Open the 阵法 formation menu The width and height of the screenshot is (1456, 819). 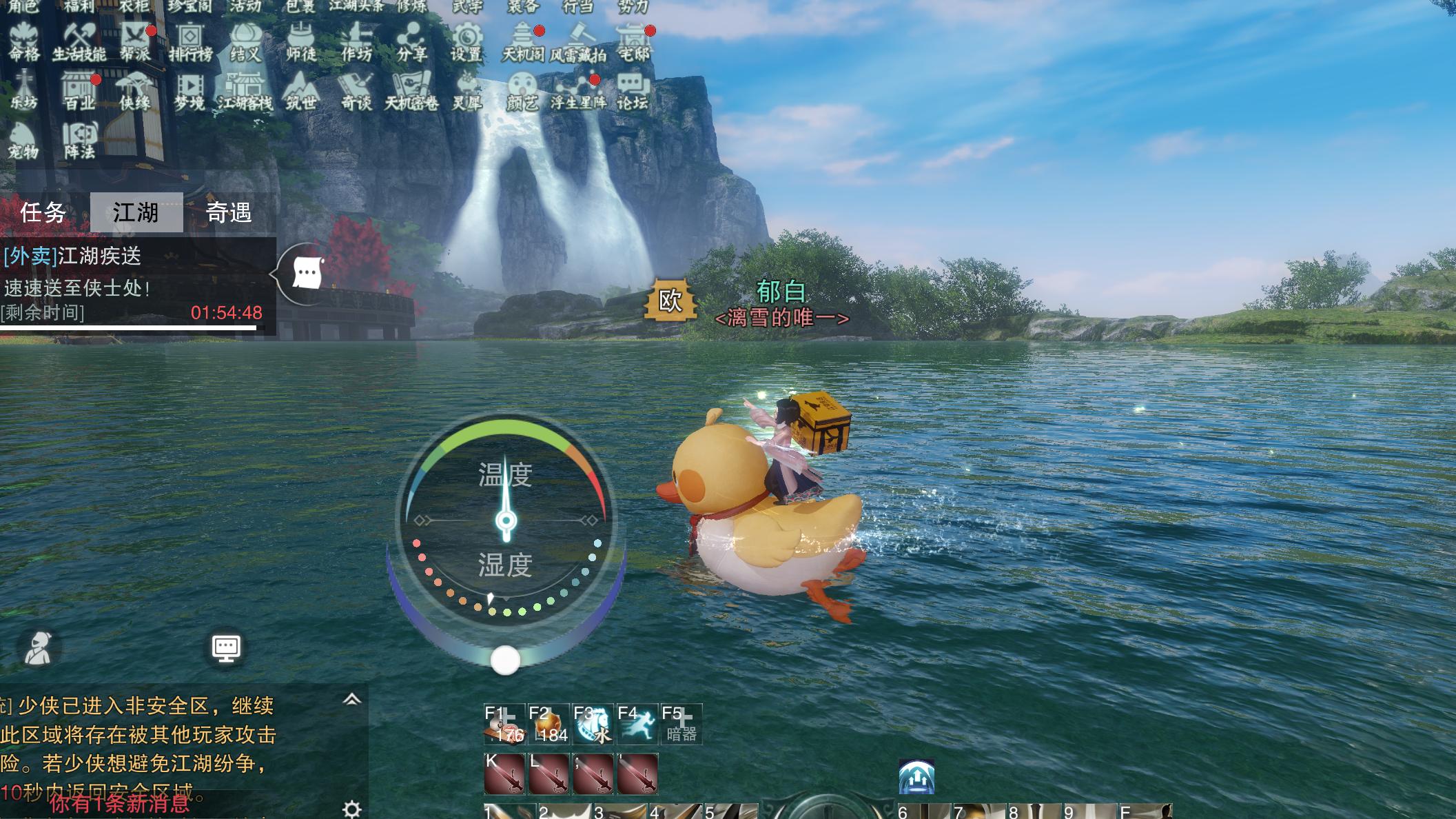[79, 140]
